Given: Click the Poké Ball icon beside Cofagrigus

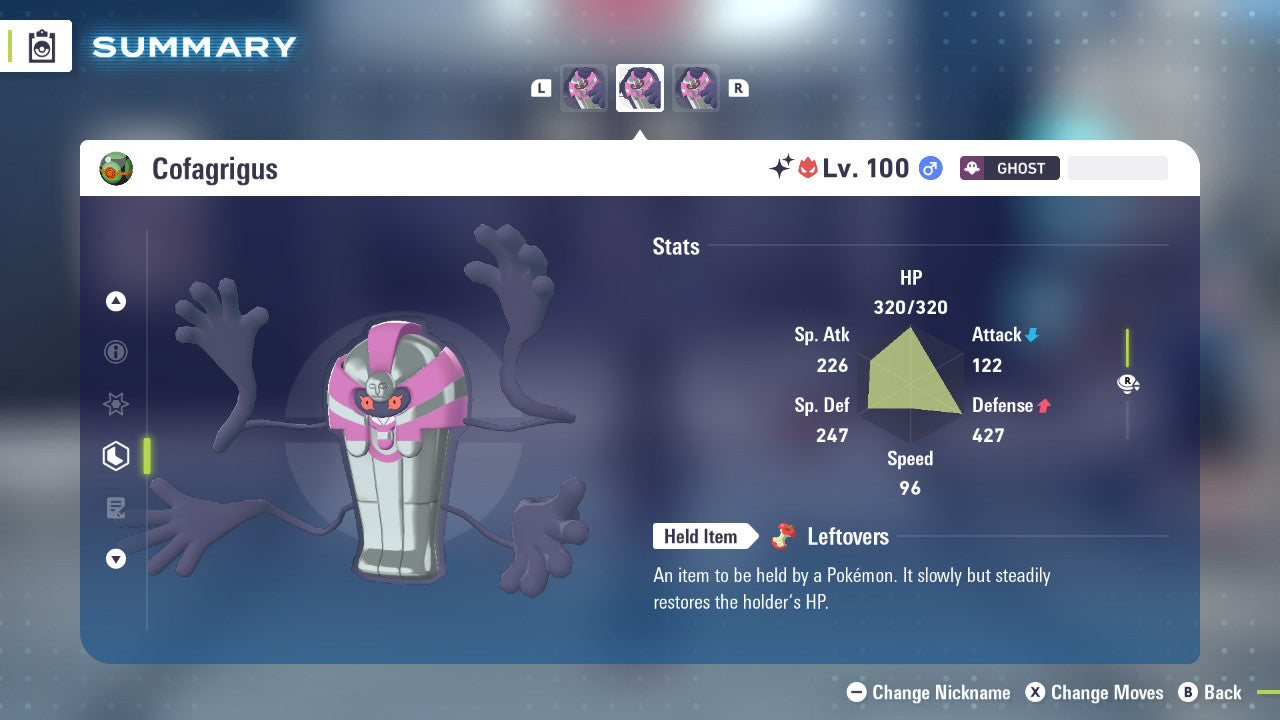Looking at the screenshot, I should click(117, 168).
